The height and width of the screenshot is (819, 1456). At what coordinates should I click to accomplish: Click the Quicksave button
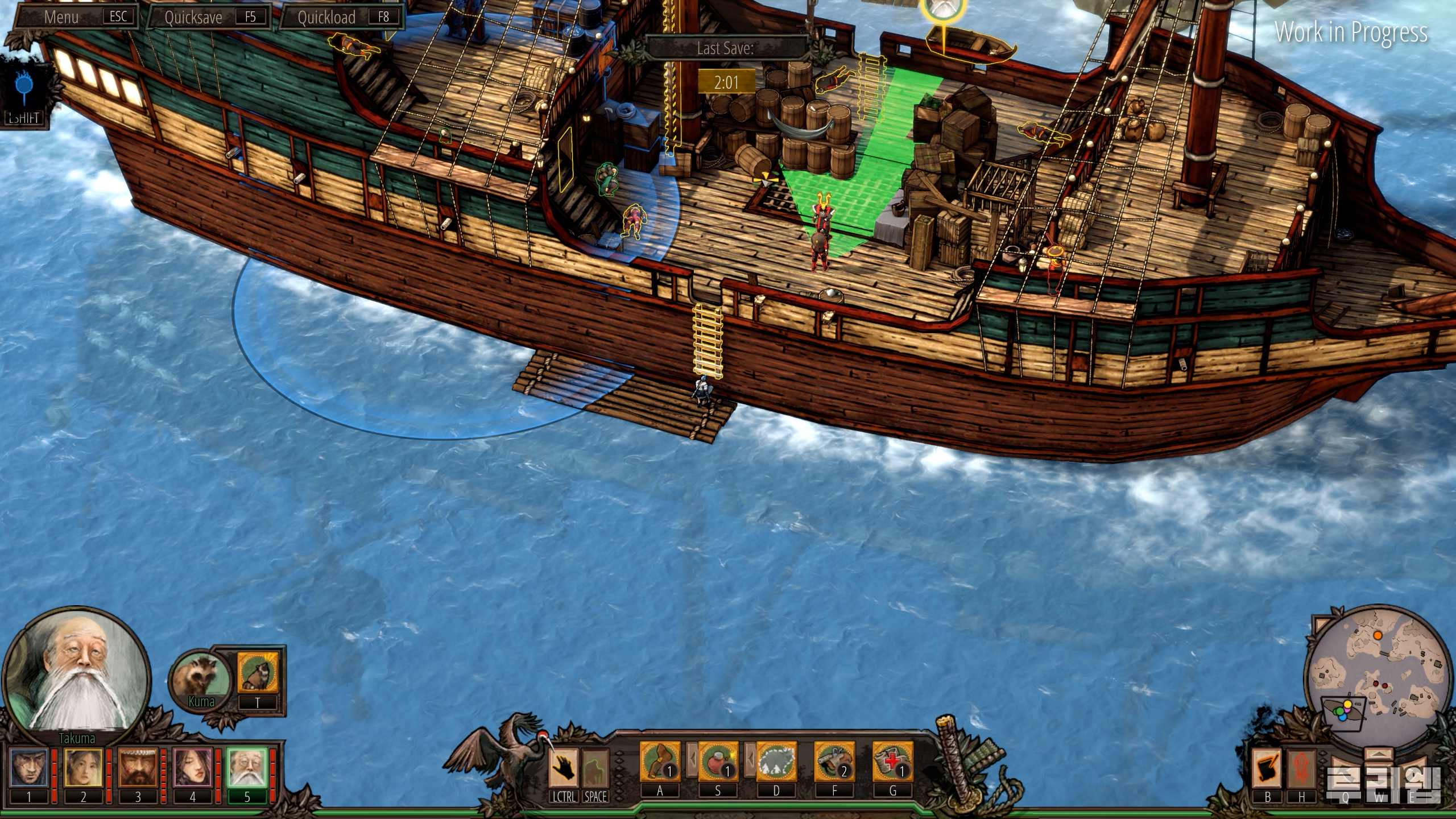[208, 17]
